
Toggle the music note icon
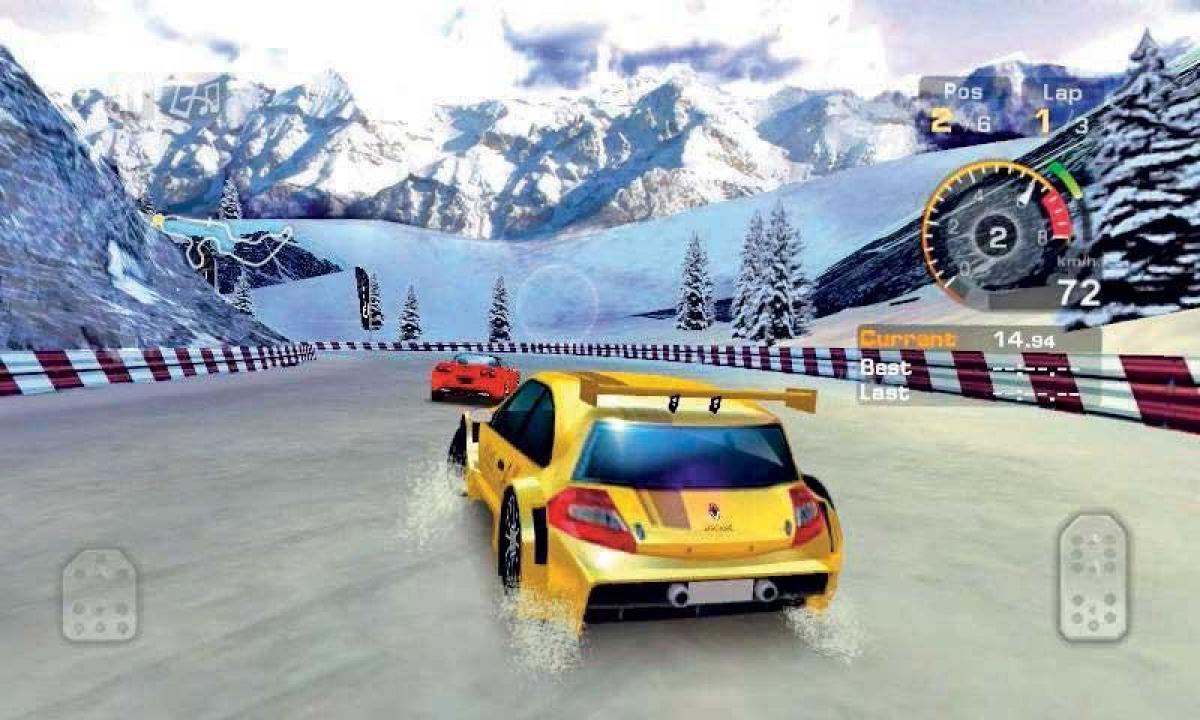193,98
